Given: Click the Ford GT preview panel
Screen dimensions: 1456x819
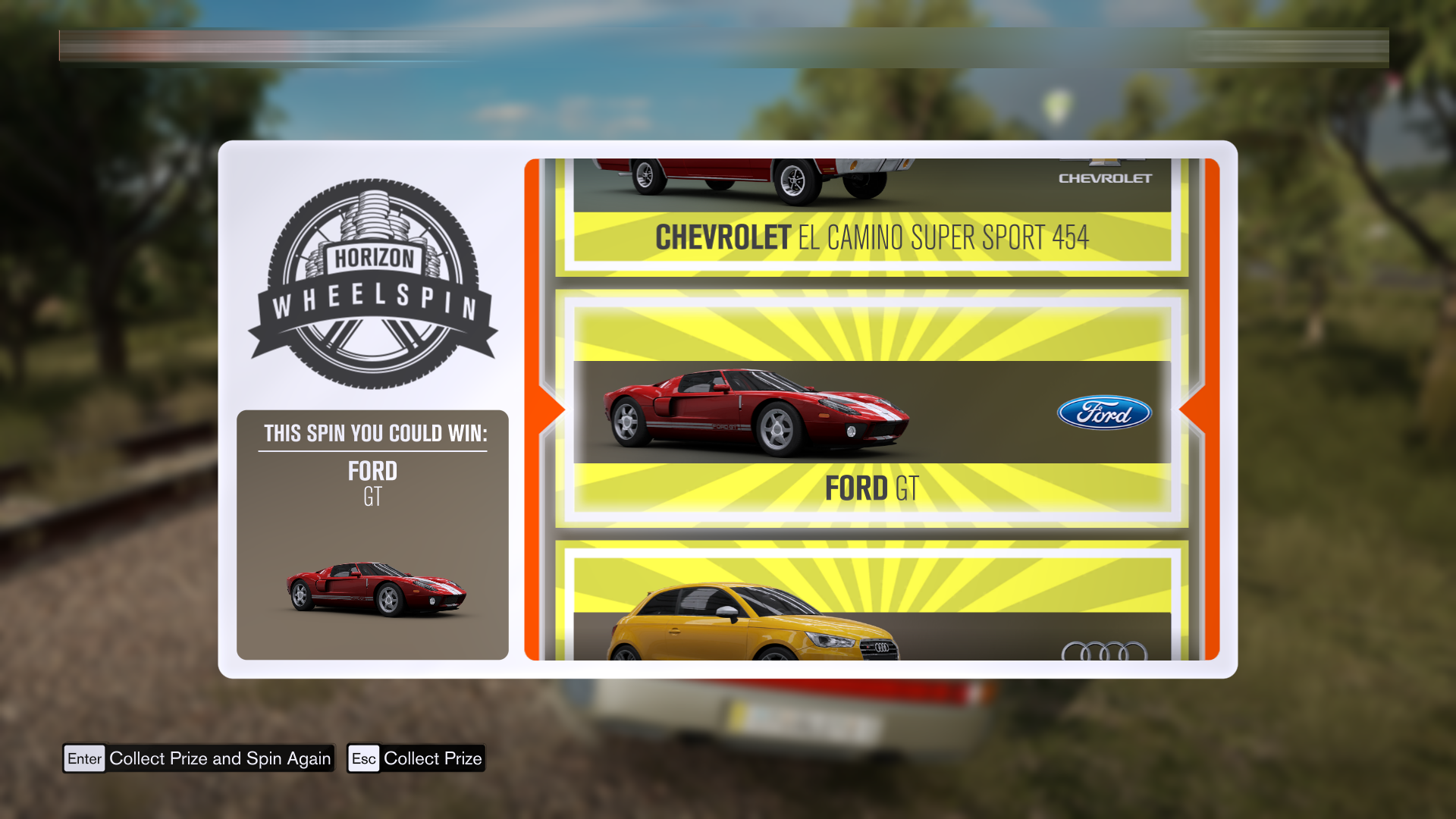Looking at the screenshot, I should click(372, 535).
